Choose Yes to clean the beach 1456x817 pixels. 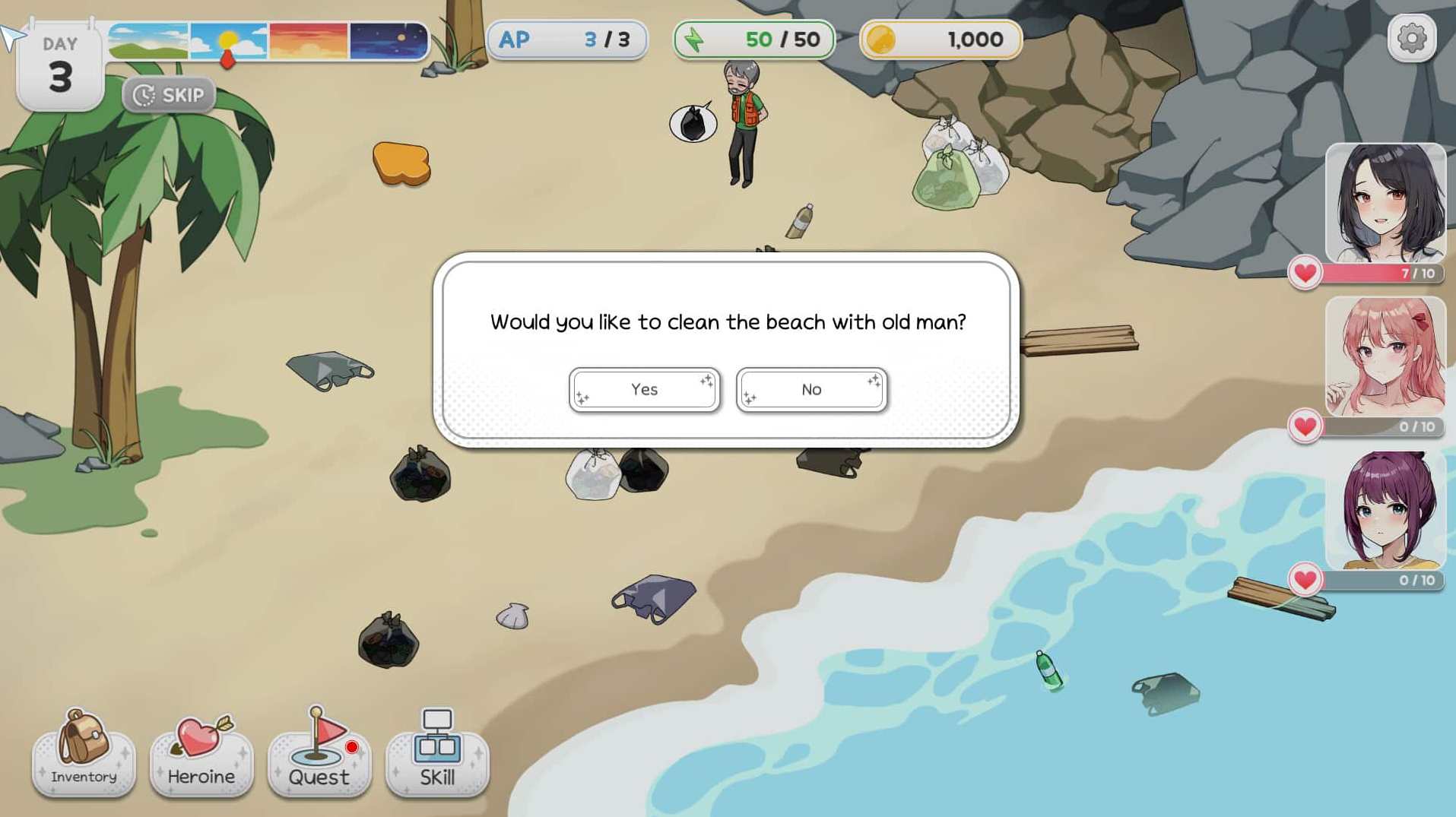coord(644,390)
